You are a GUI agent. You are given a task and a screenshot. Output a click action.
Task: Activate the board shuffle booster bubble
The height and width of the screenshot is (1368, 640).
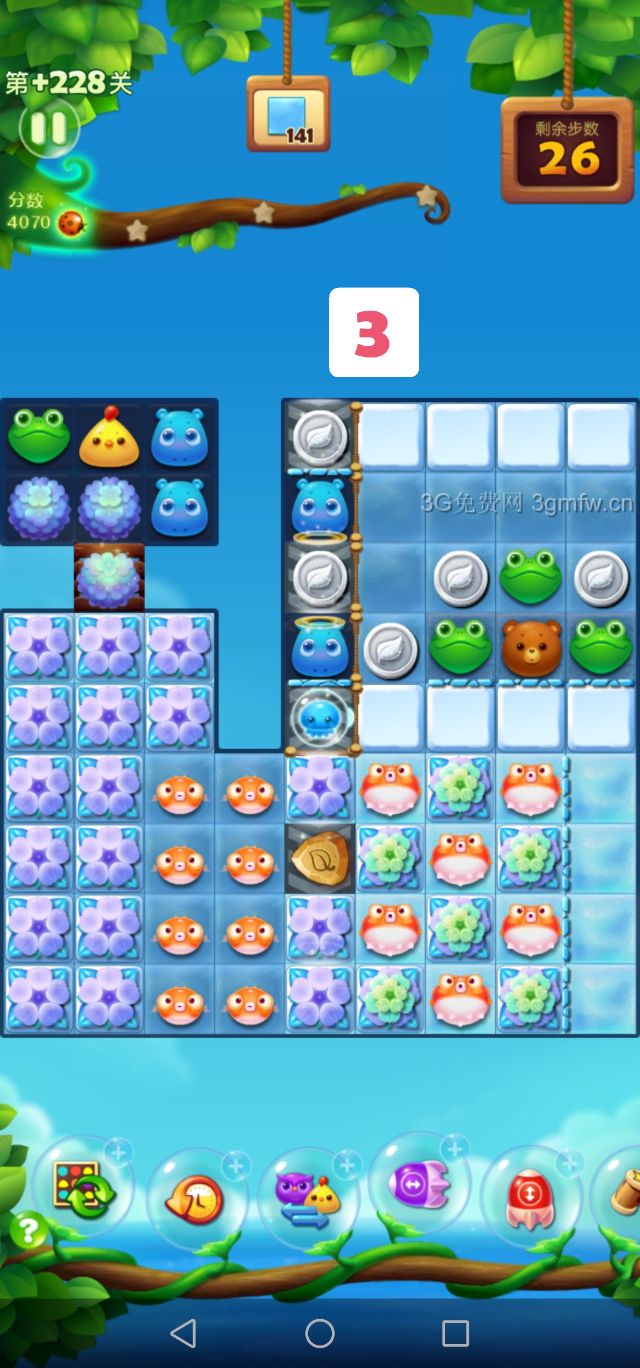(x=82, y=1188)
